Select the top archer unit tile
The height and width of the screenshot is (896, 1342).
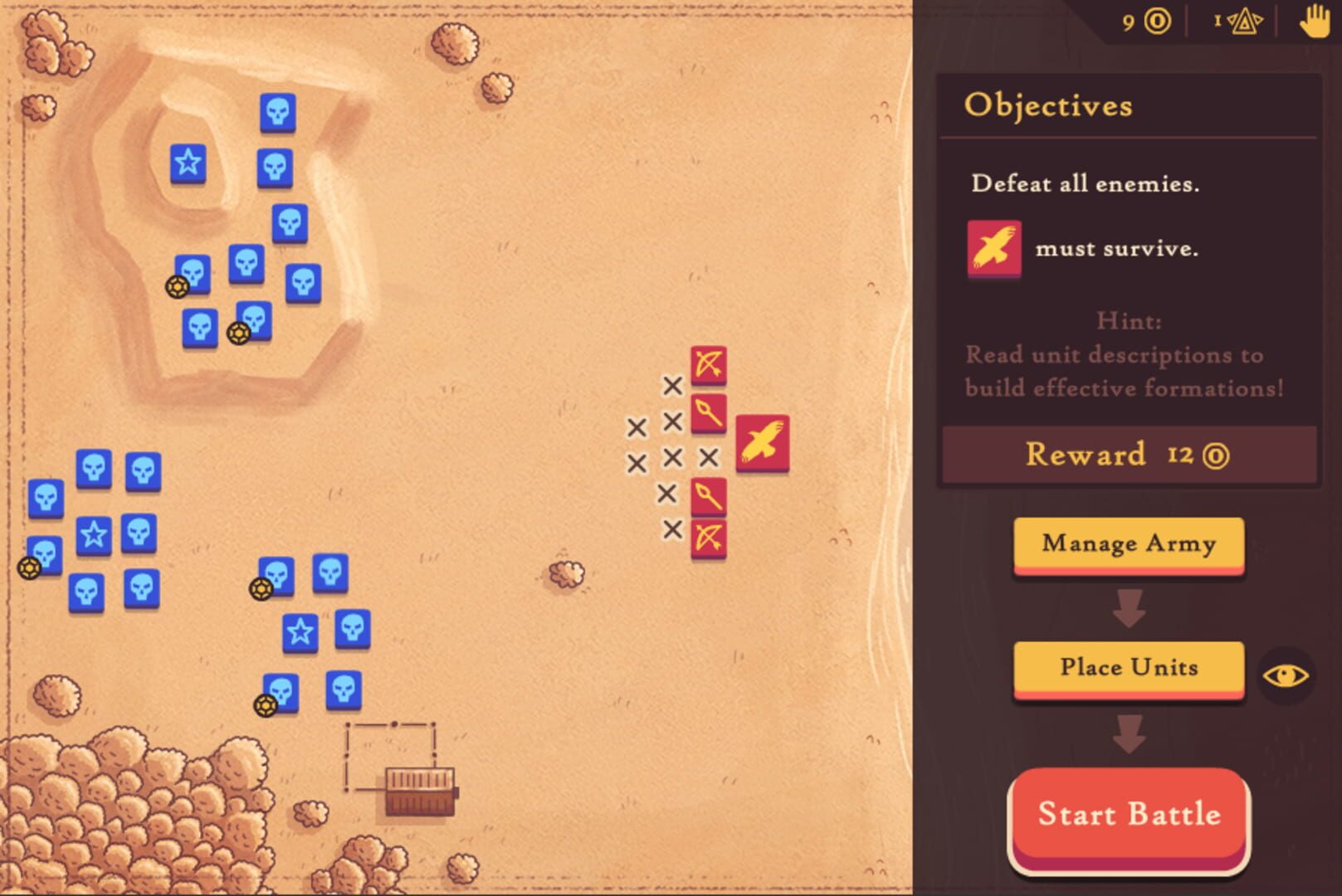[x=708, y=363]
